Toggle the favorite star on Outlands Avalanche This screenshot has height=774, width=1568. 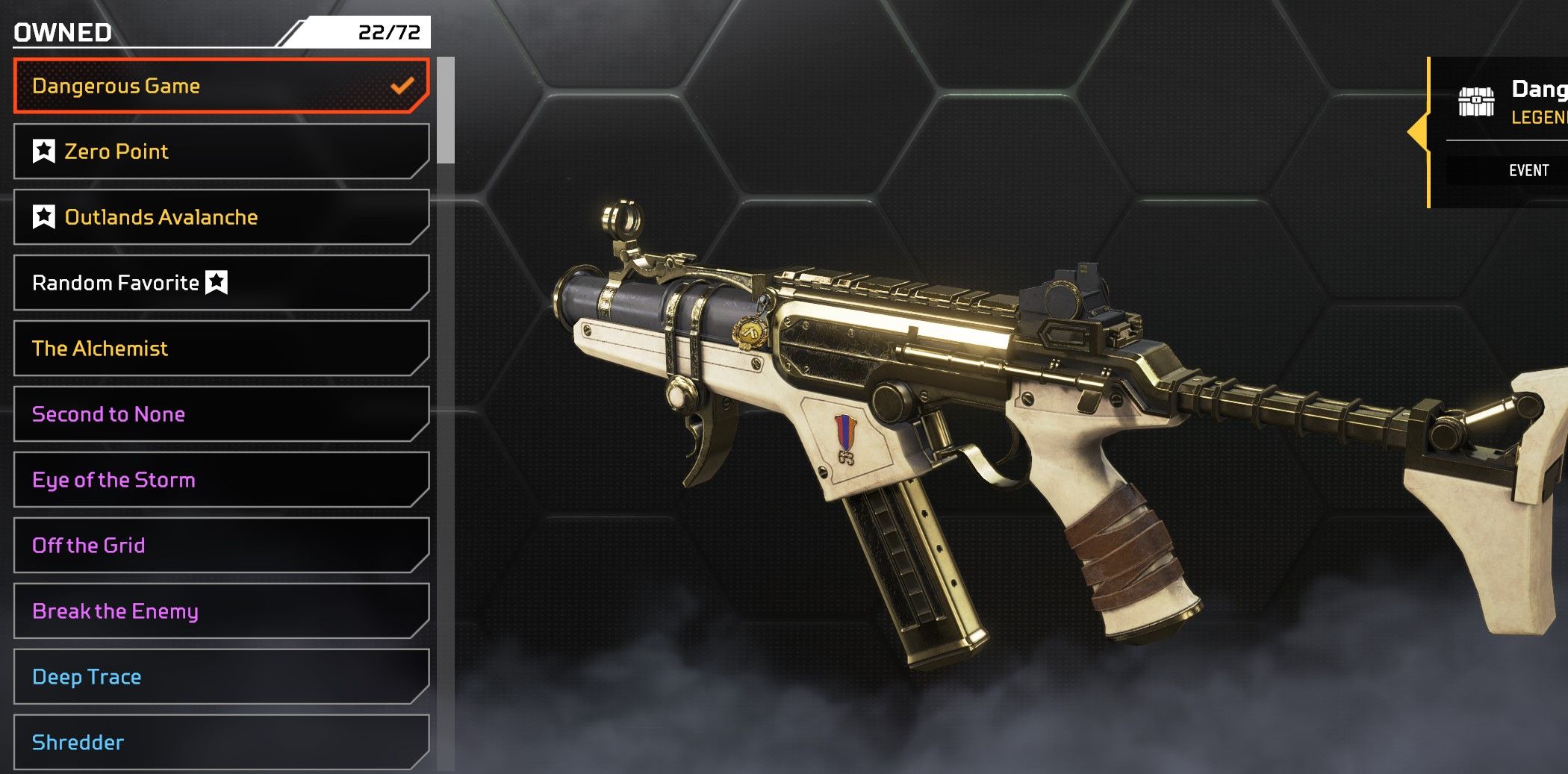44,217
